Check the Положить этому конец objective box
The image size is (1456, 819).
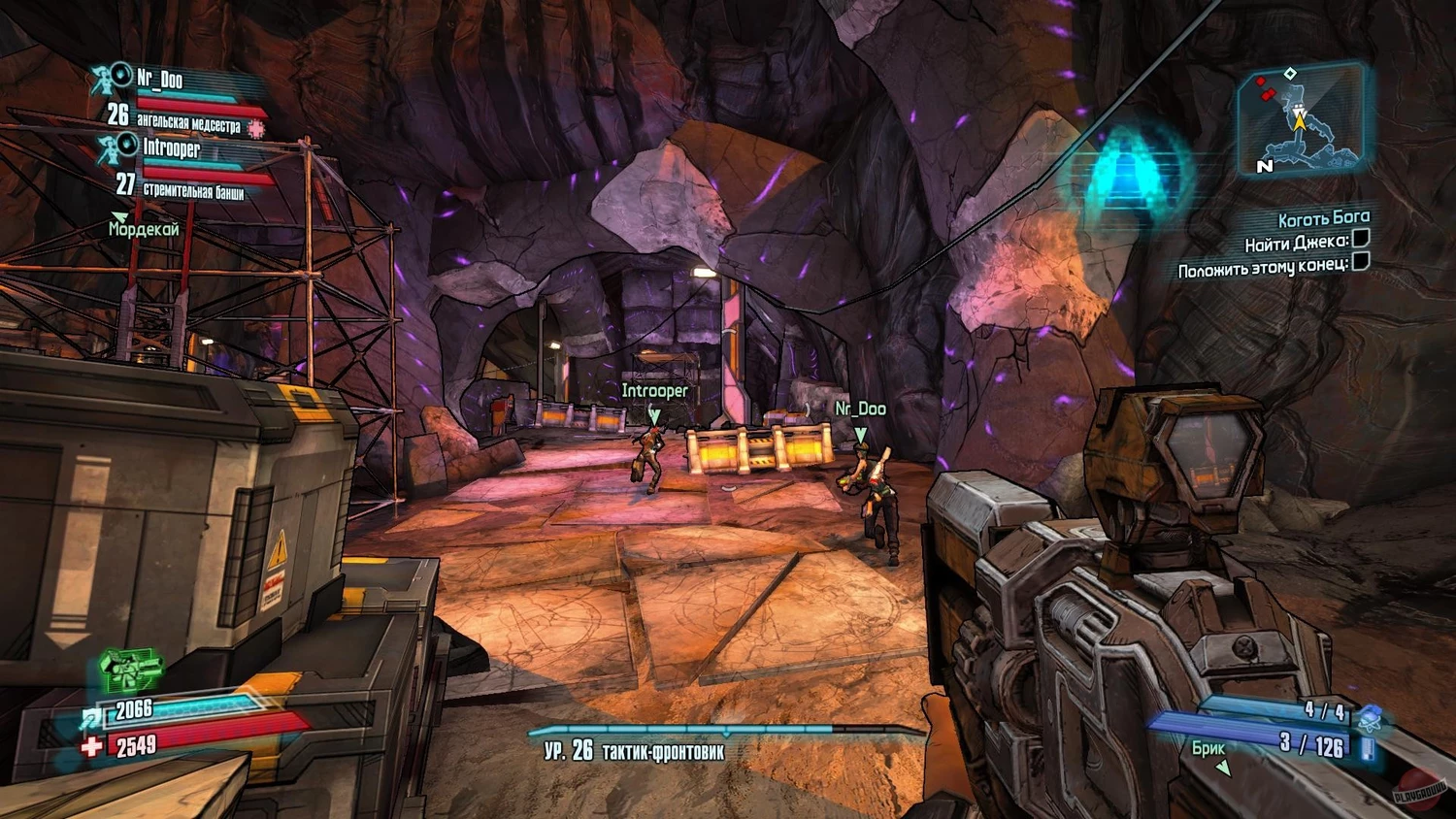(x=1361, y=261)
